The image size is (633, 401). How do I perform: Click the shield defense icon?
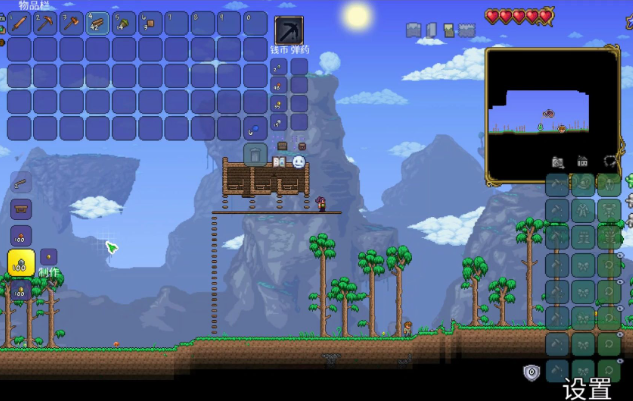[x=532, y=372]
